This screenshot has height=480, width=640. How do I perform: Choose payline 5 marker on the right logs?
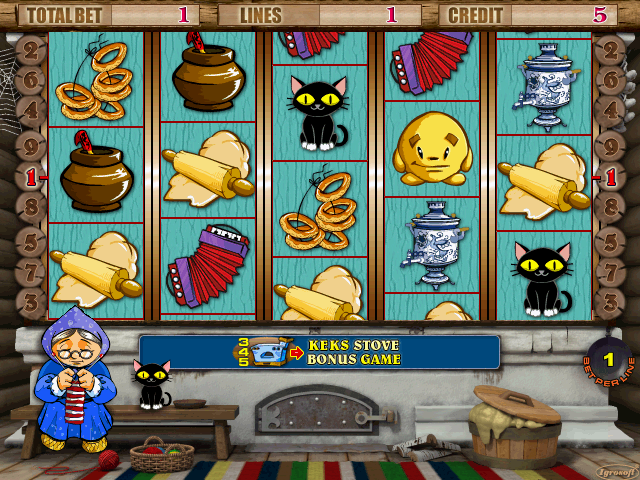pos(609,240)
